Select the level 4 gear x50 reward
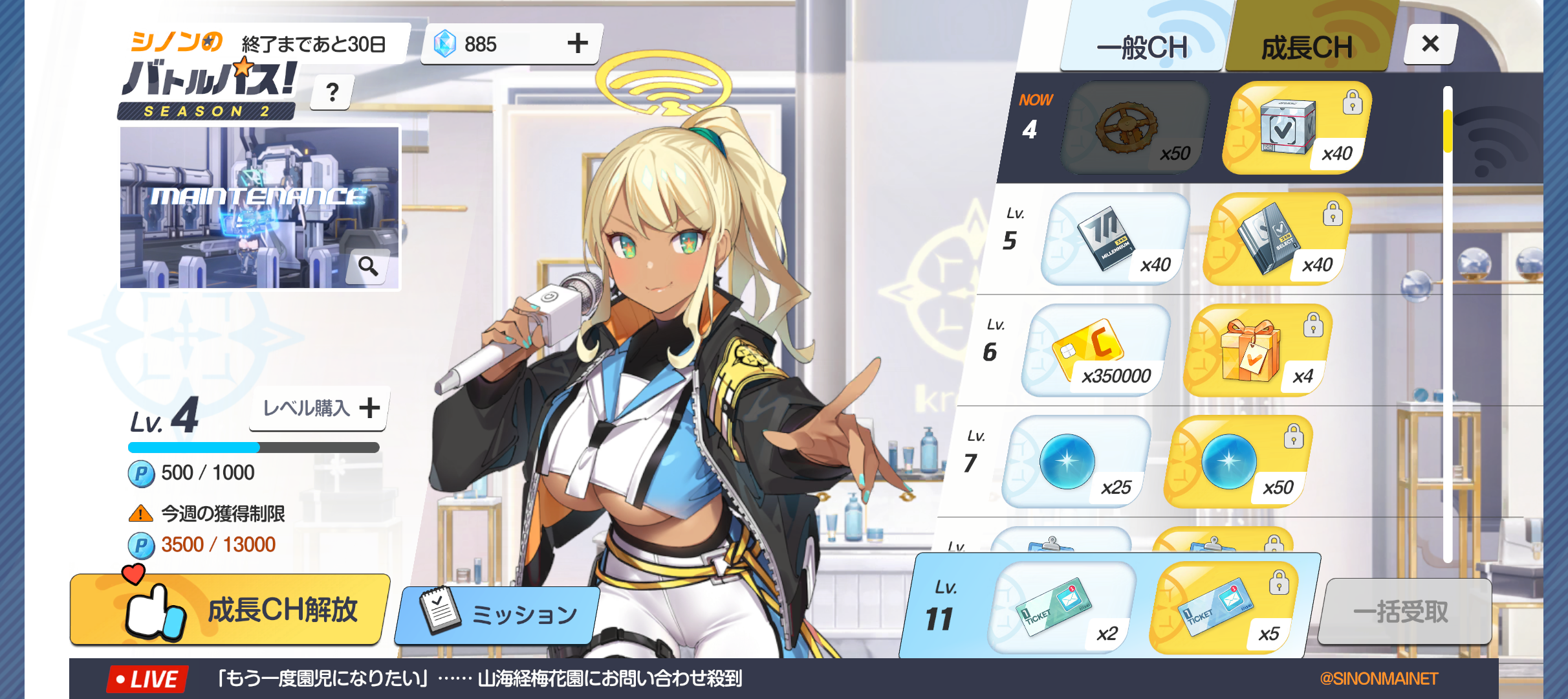1568x699 pixels. click(1135, 128)
